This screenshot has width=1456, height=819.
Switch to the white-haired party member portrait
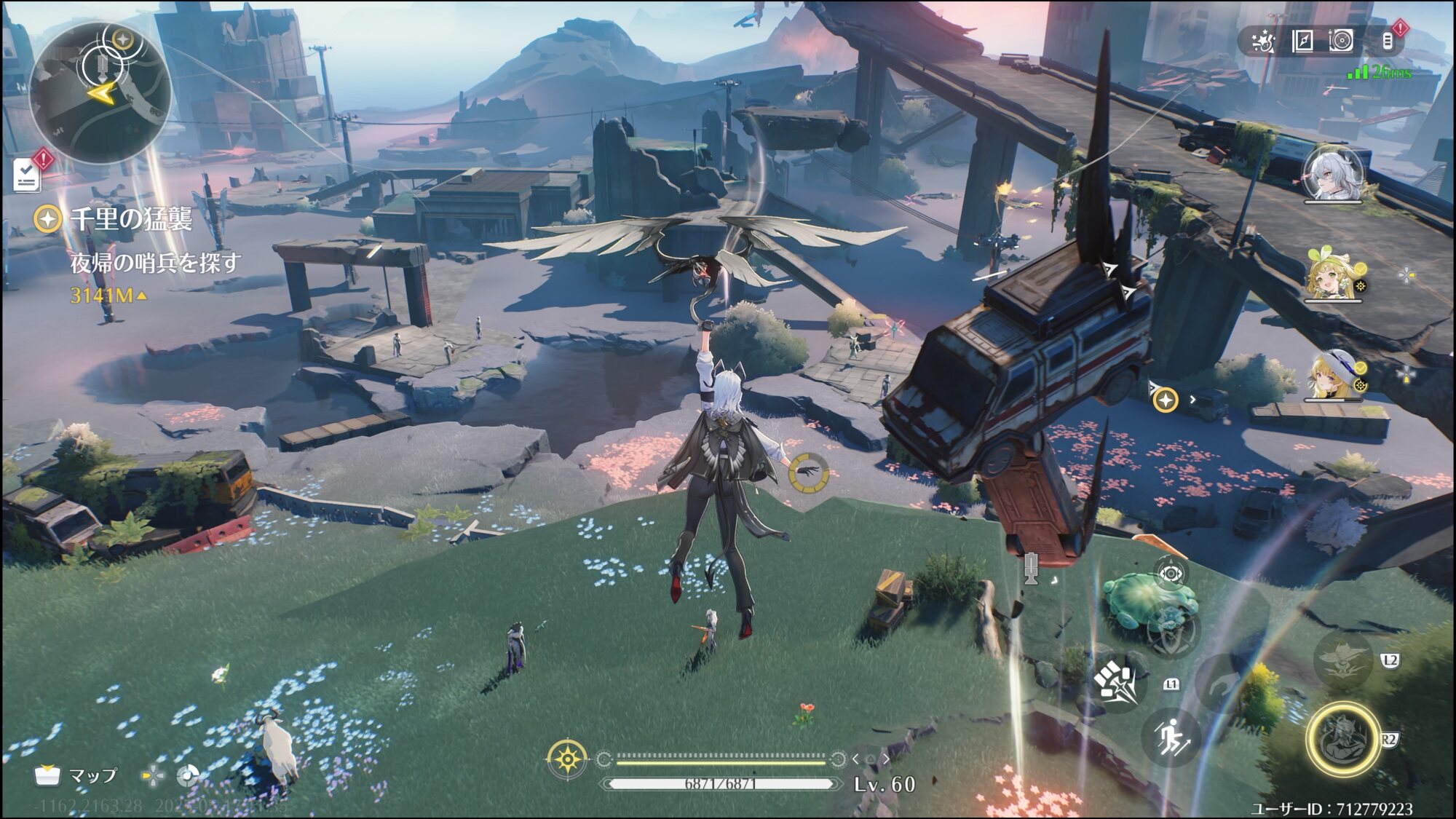[x=1333, y=175]
